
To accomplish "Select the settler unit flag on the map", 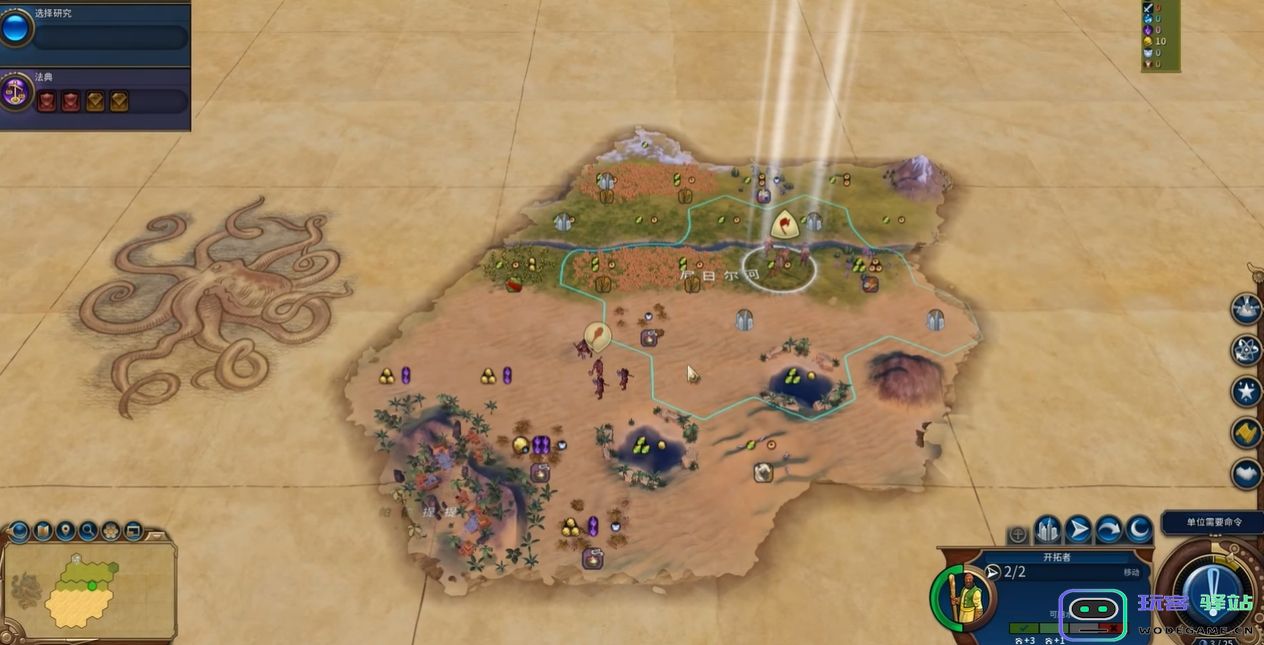I will click(787, 222).
